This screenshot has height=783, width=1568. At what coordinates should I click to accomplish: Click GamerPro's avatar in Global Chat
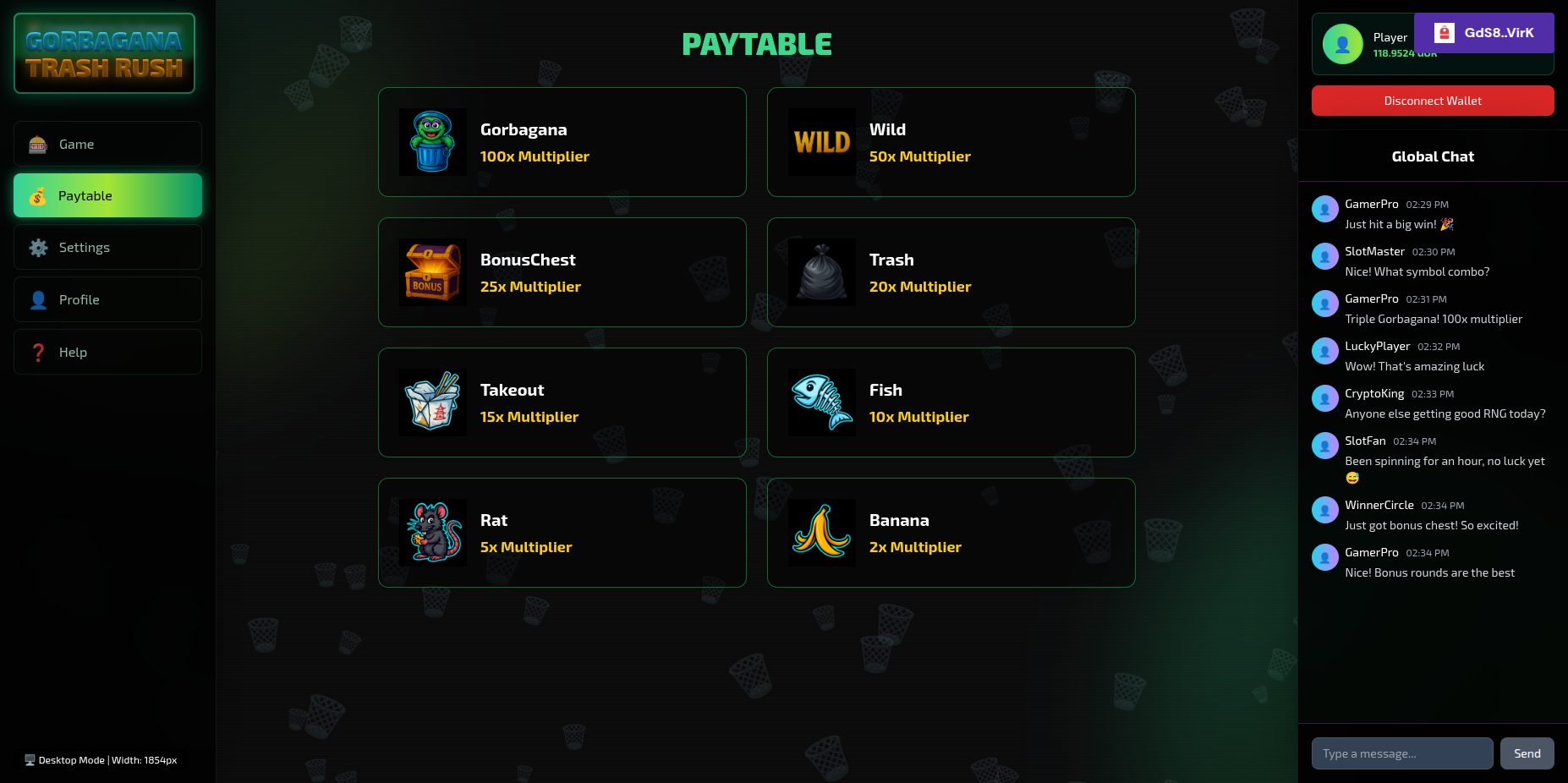[1324, 209]
